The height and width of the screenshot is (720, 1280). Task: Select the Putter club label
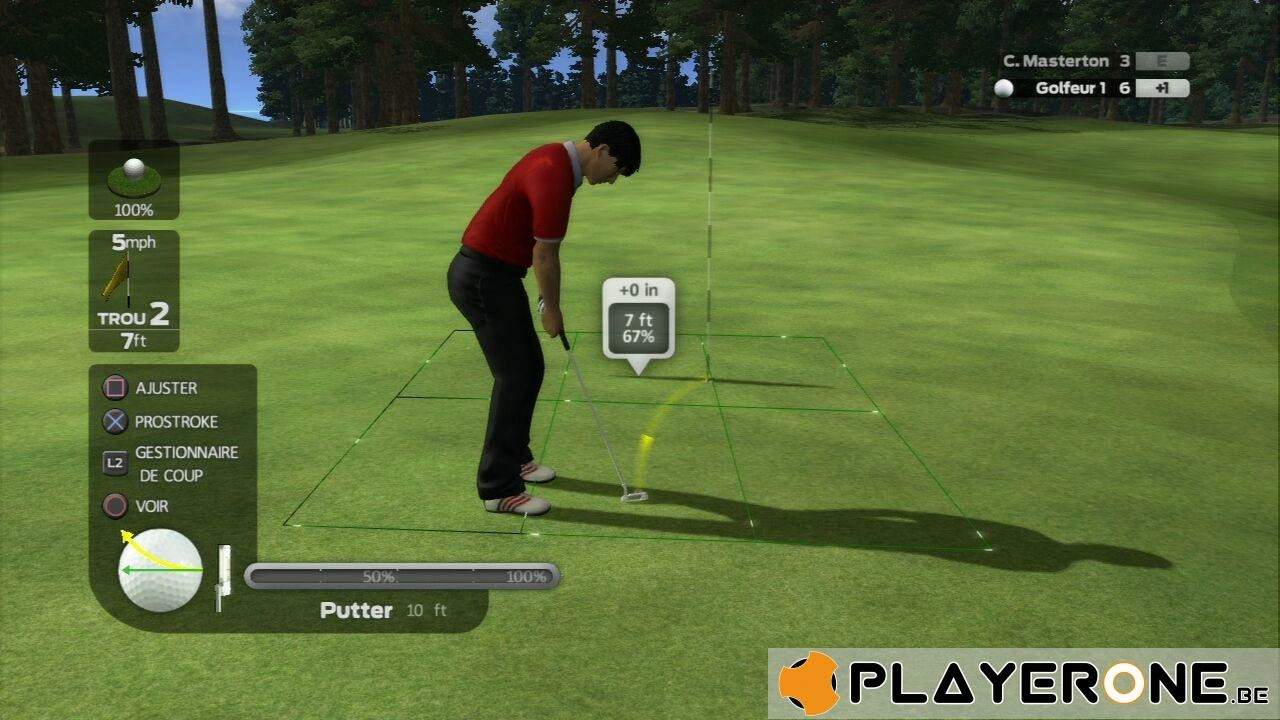356,610
